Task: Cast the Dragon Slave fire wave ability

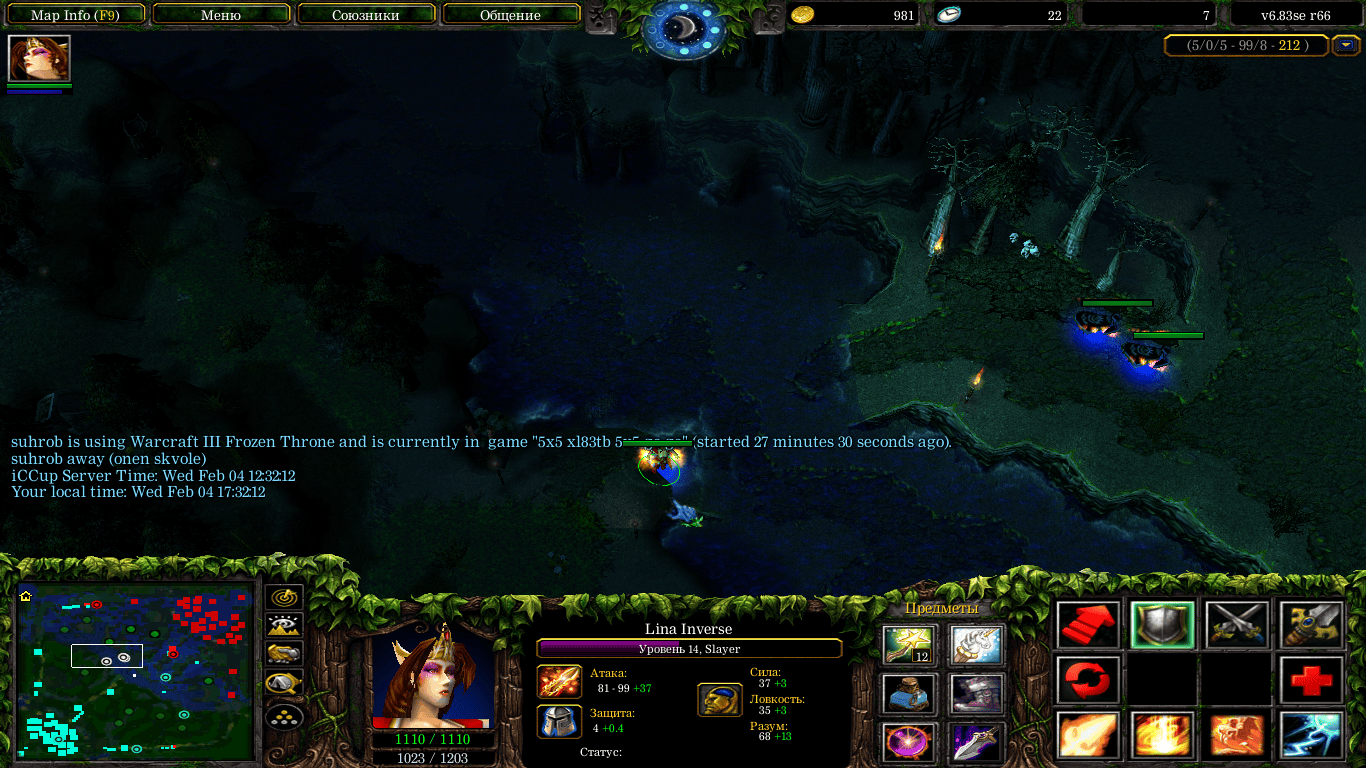Action: click(1089, 735)
